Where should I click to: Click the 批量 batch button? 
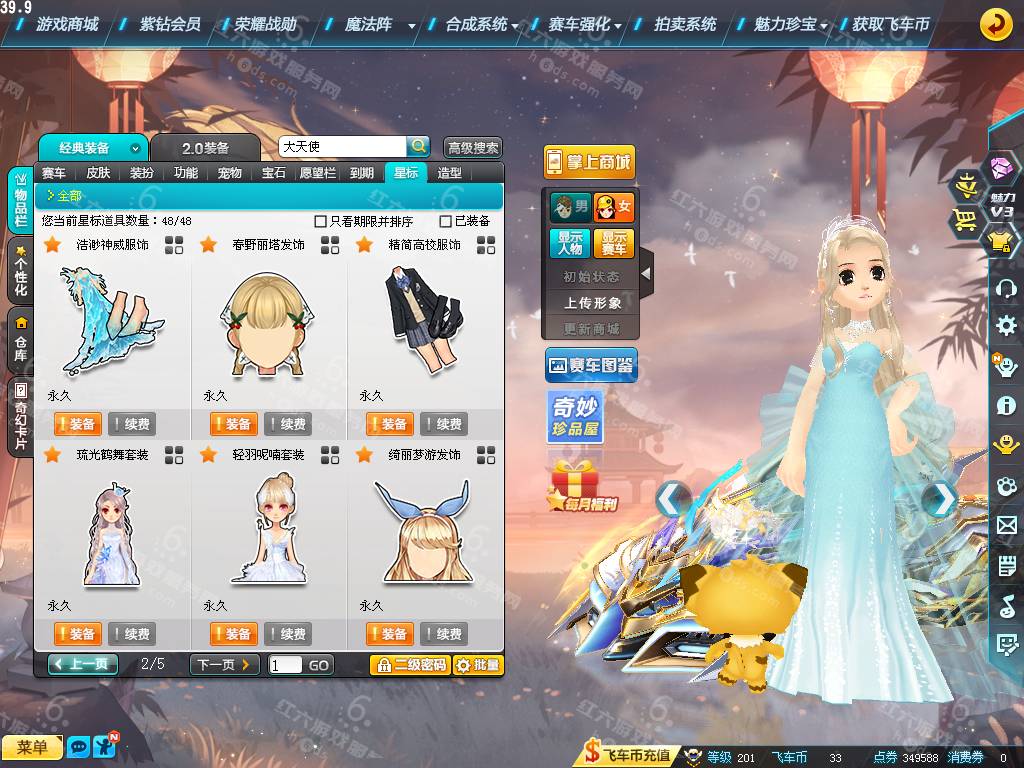point(478,665)
